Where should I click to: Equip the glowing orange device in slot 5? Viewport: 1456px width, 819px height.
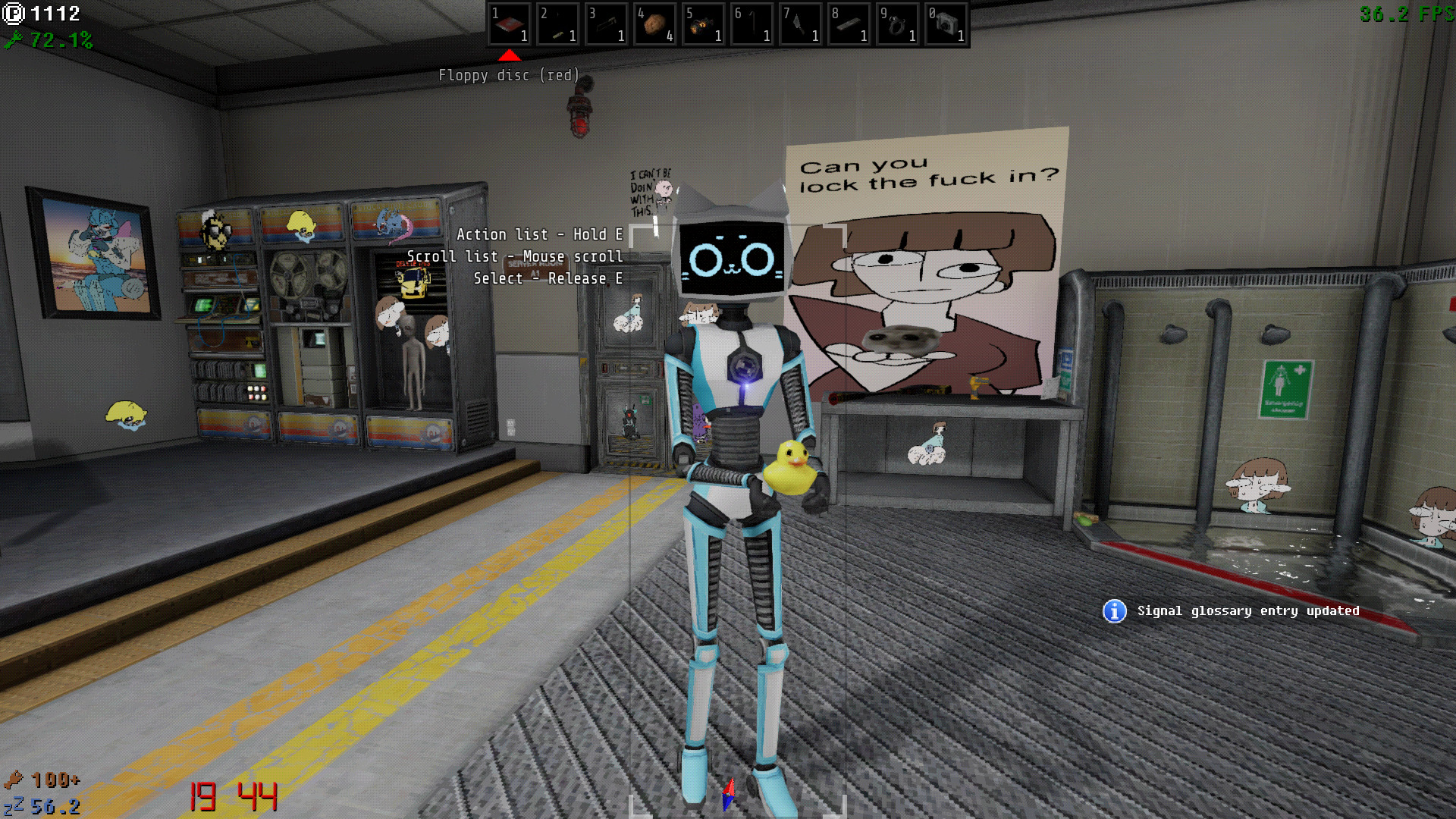coord(704,25)
